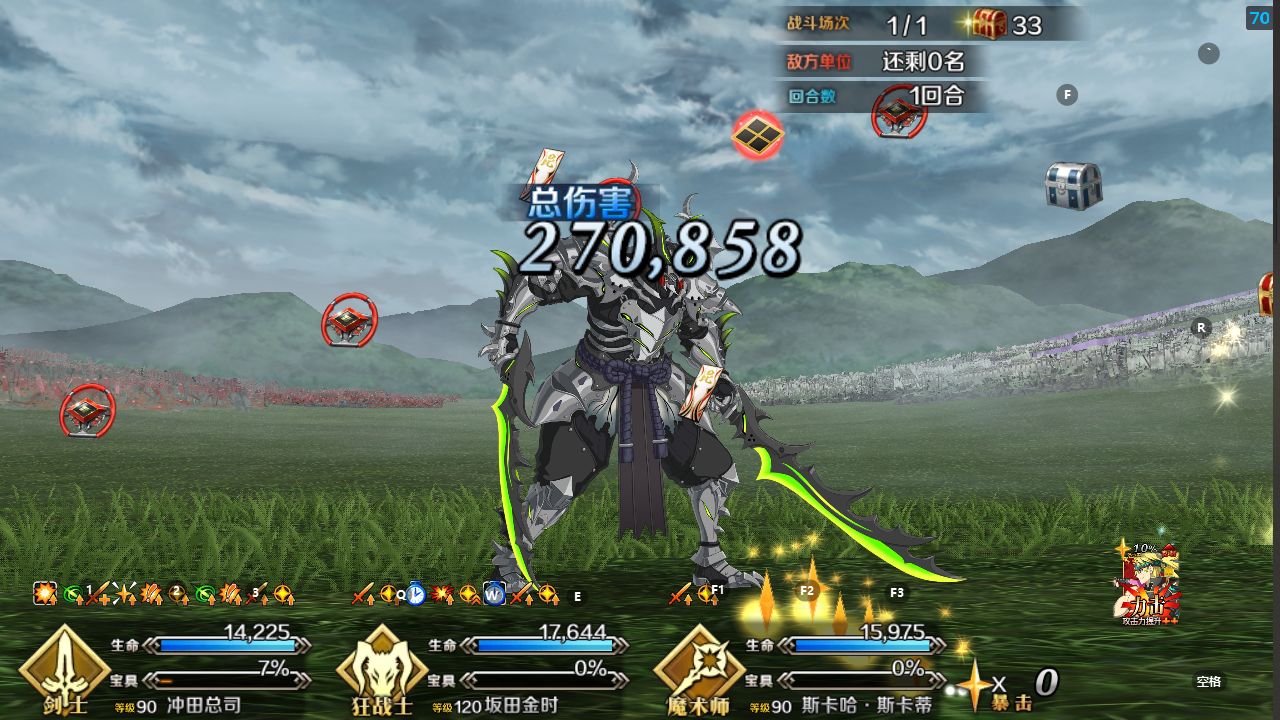Open the blue treasure chest drop on the field

click(x=1072, y=184)
